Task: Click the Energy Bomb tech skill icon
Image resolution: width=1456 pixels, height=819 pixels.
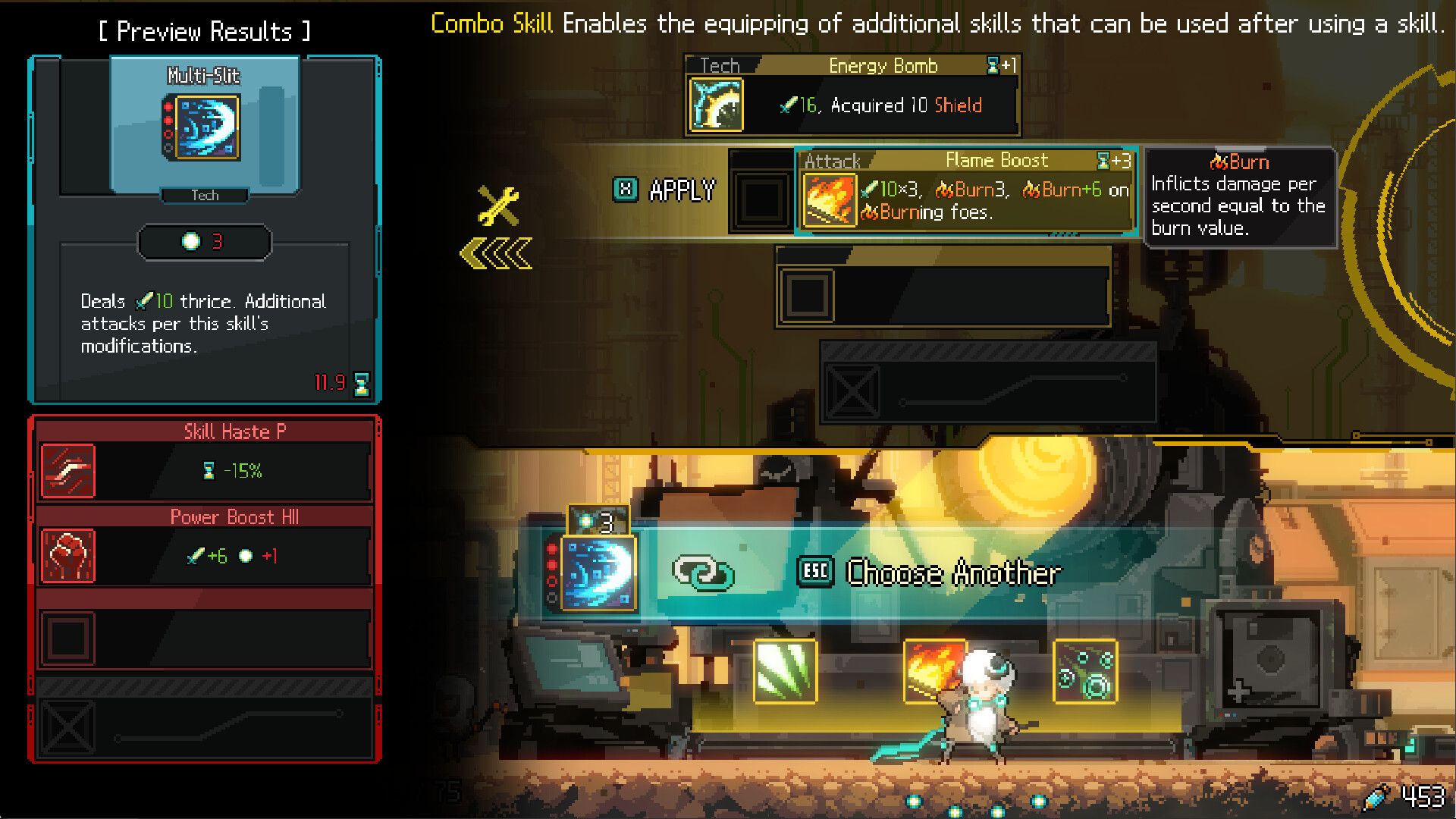Action: point(716,105)
